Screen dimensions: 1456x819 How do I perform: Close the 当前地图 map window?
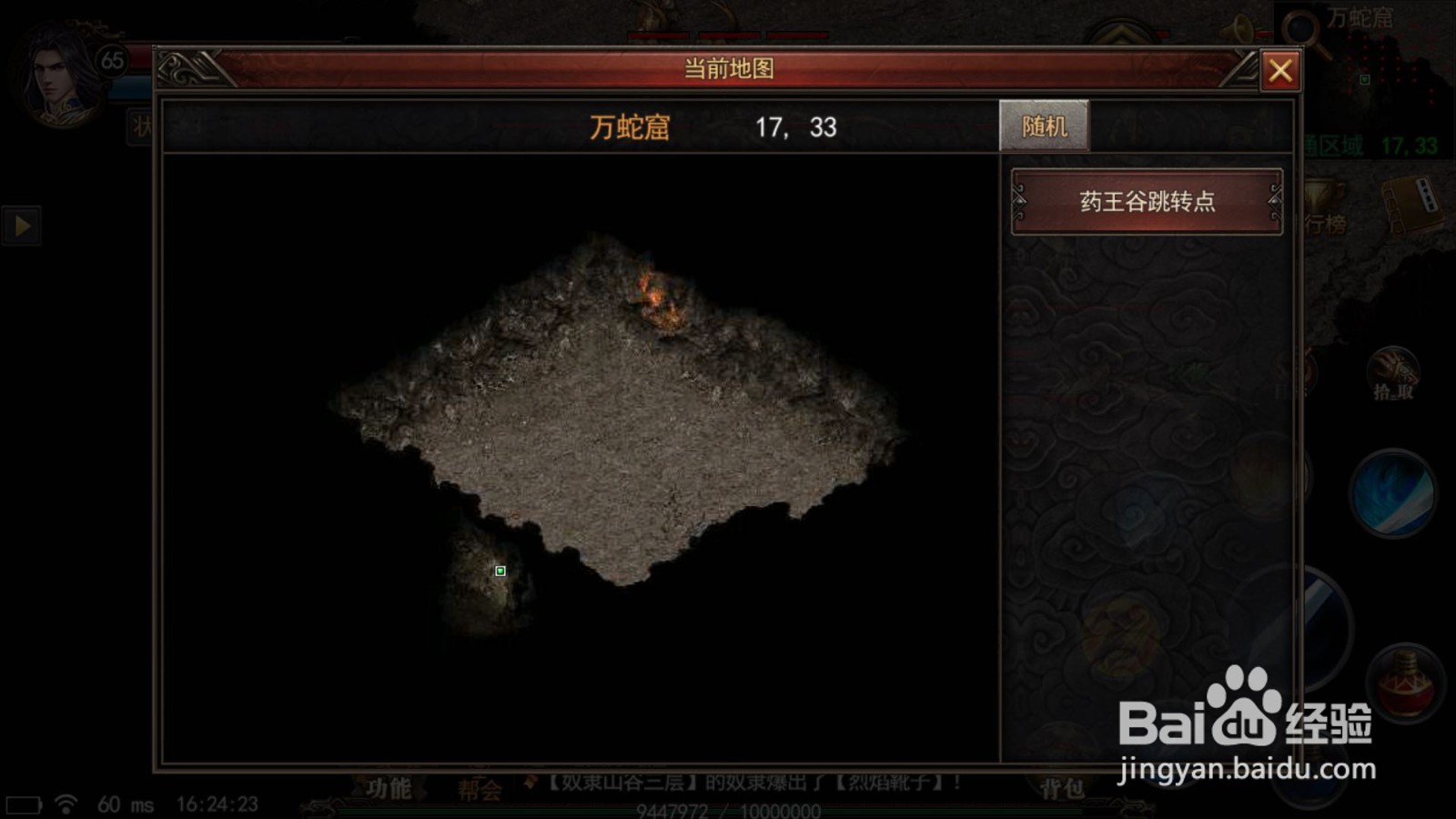tap(1281, 70)
